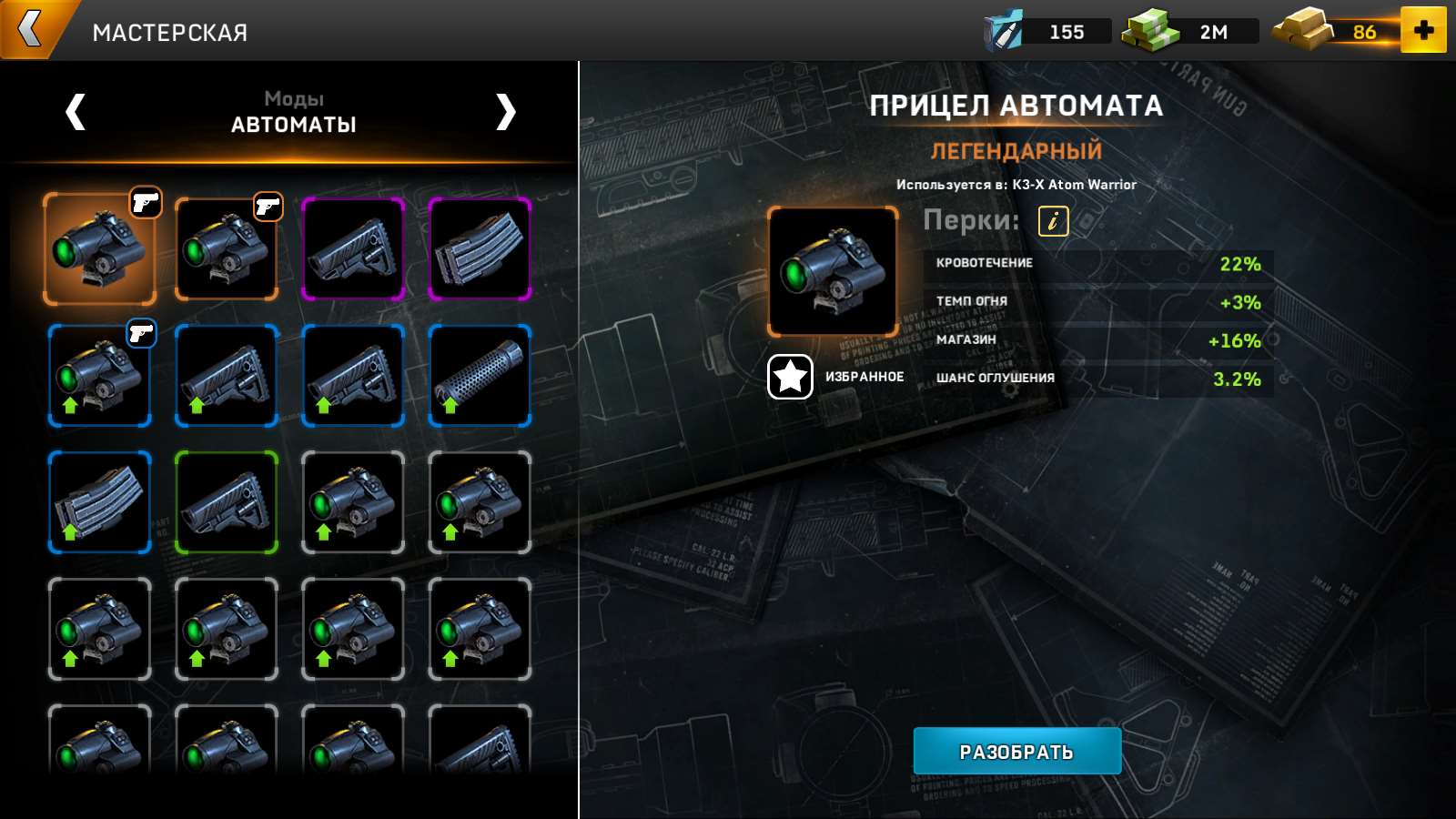Select the blue magazine mod
The image size is (1456, 819).
click(x=99, y=503)
